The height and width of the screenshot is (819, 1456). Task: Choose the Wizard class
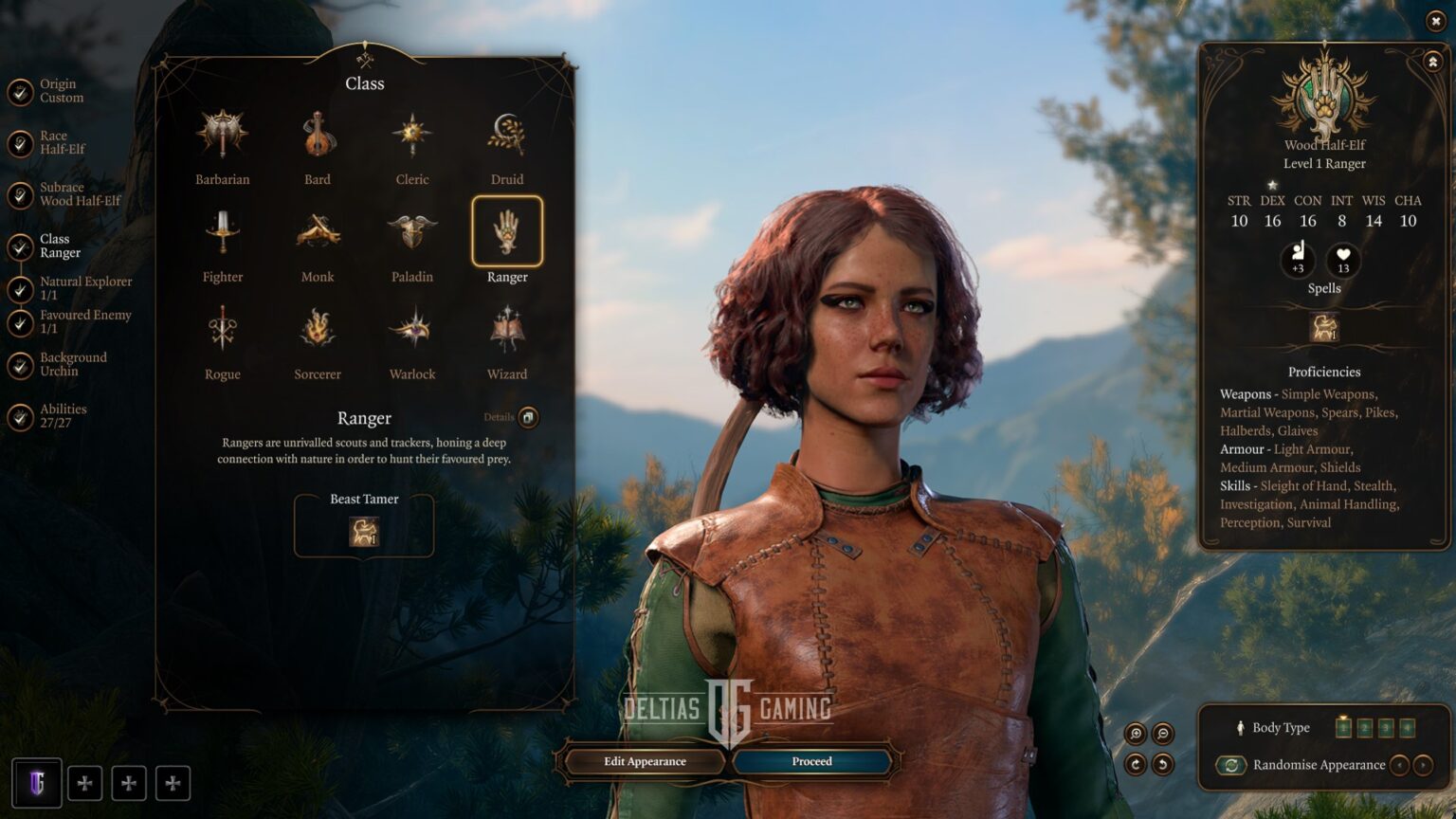[507, 330]
